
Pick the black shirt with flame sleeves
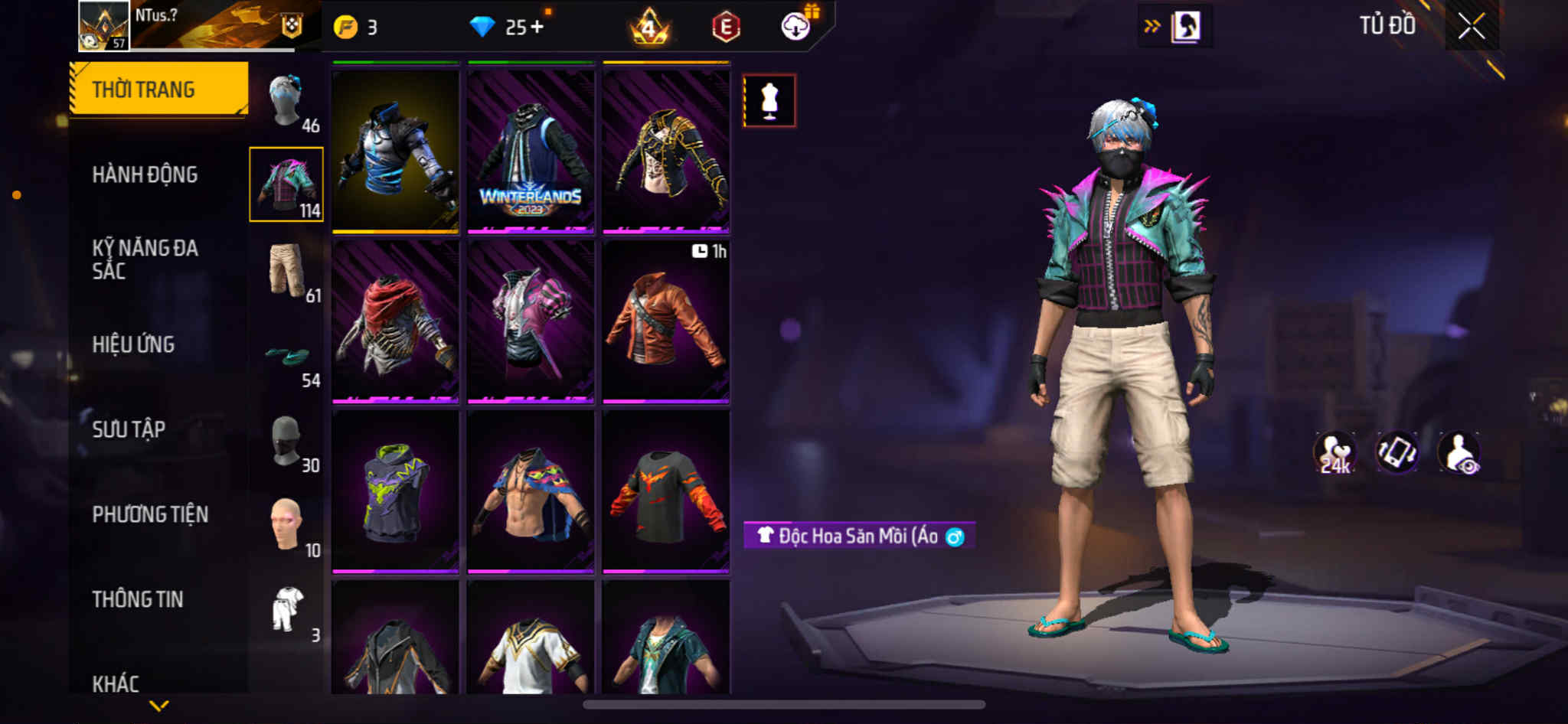click(x=665, y=491)
